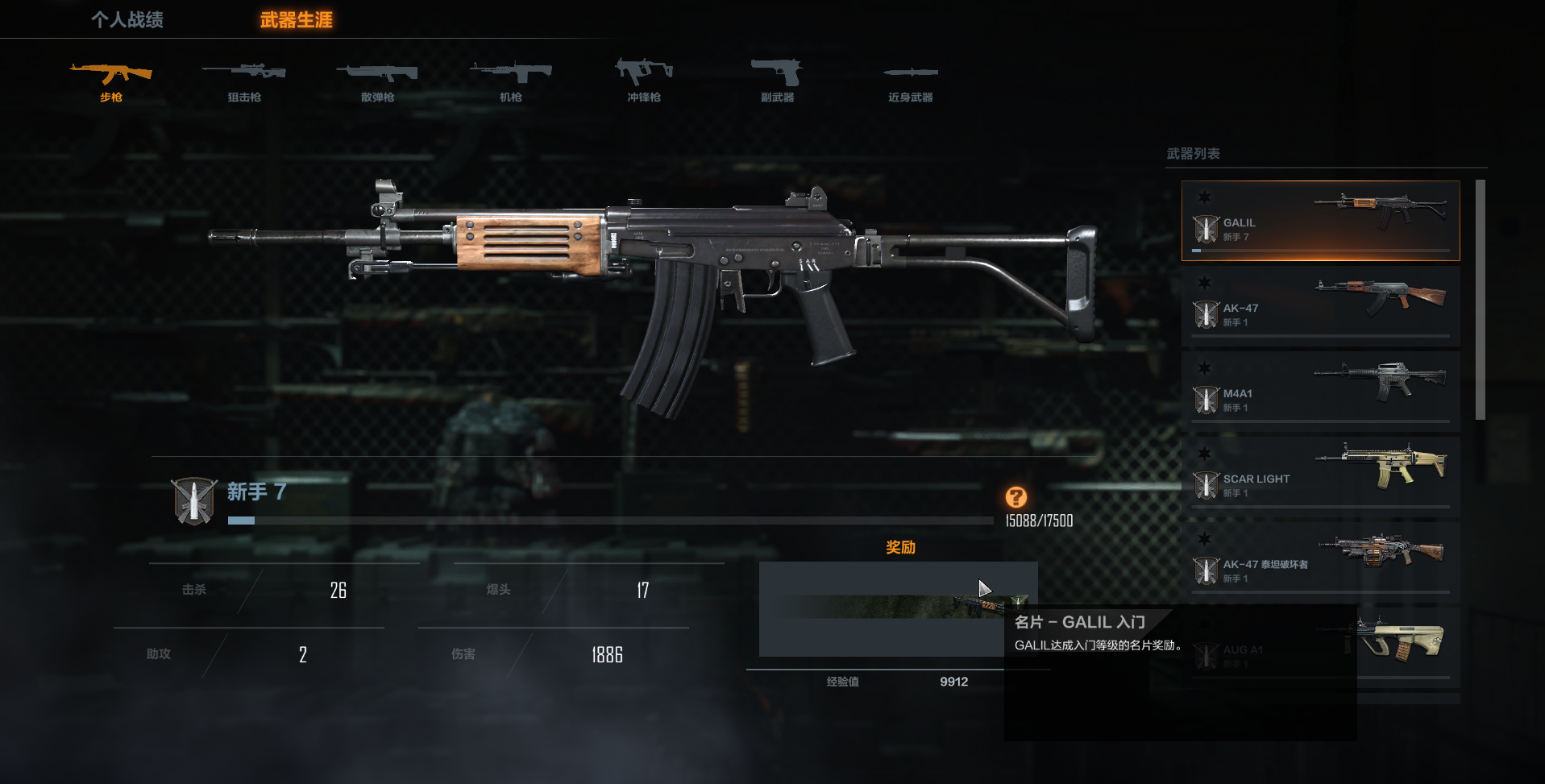1545x784 pixels.
Task: Show the 散弹枪 shotgun category
Action: [377, 82]
